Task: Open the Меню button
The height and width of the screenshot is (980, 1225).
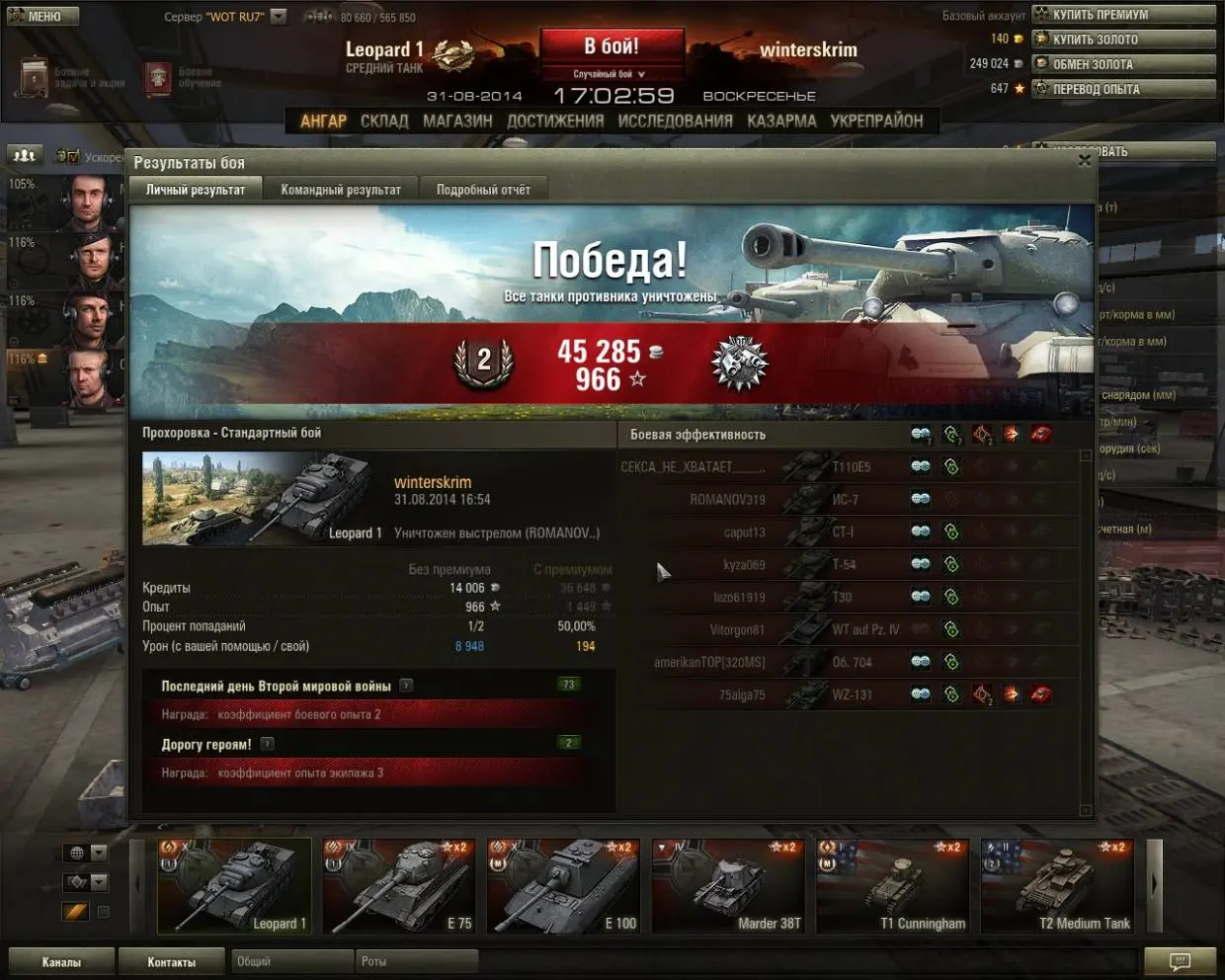Action: (41, 16)
